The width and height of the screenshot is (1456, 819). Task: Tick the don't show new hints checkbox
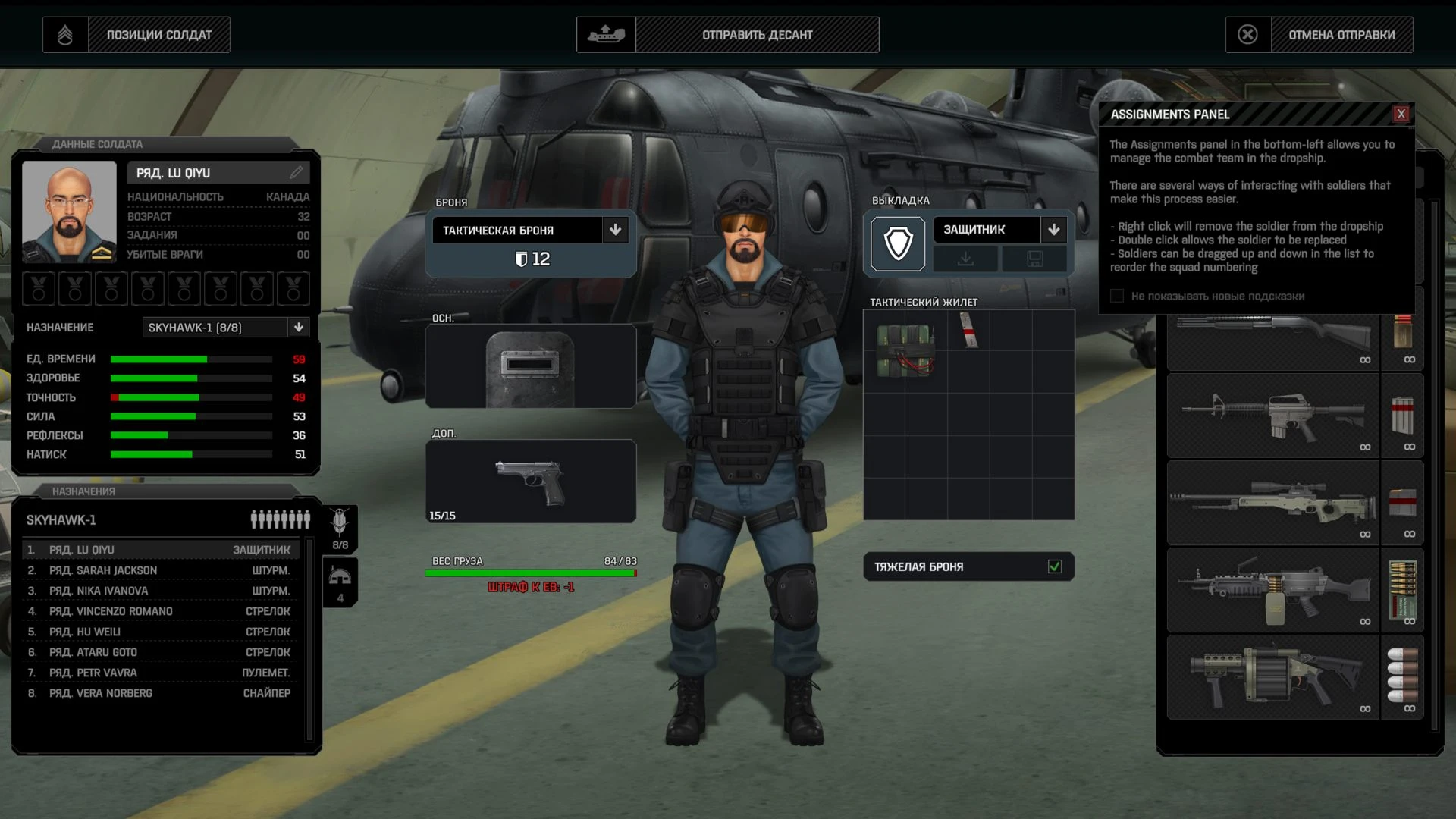pos(1117,296)
